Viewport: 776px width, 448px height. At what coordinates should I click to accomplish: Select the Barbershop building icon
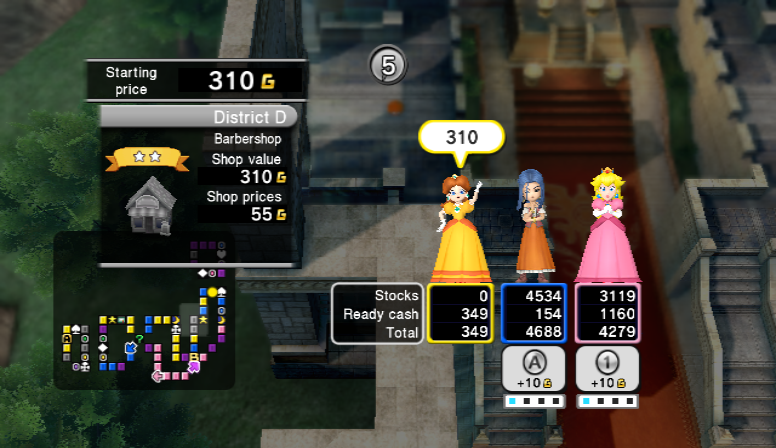[148, 204]
